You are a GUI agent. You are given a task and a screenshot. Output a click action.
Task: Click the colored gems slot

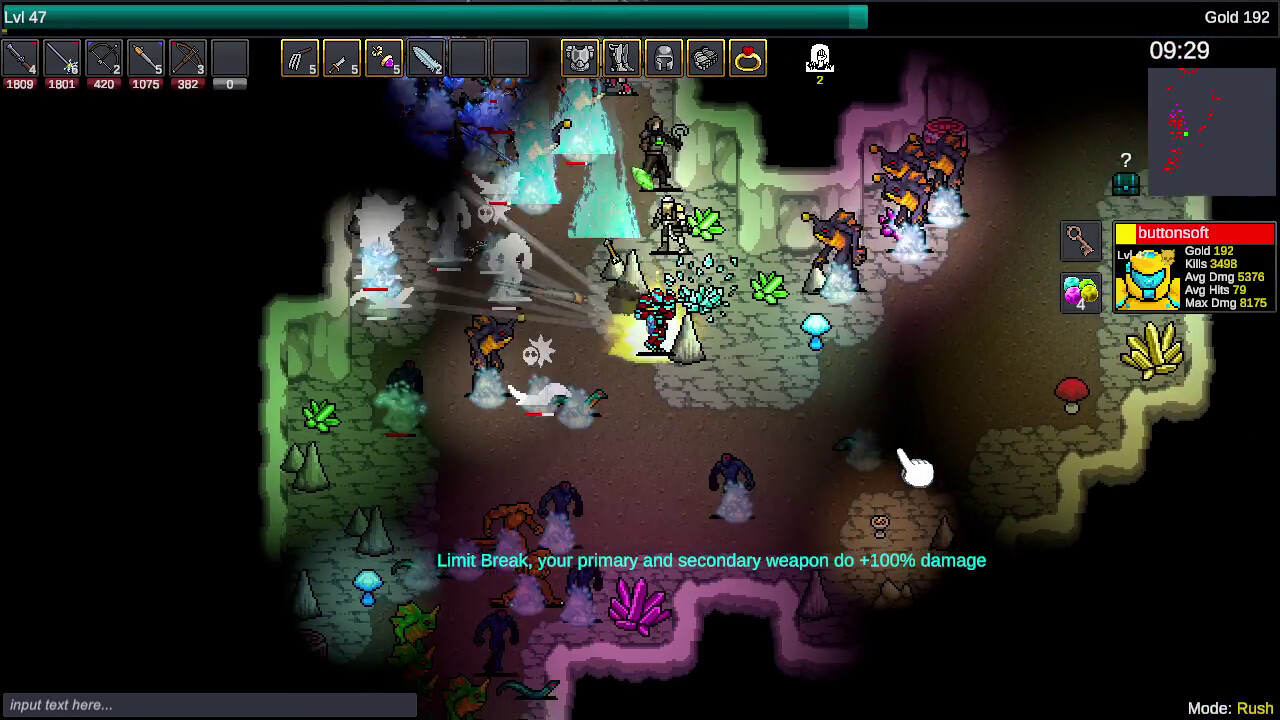(1080, 293)
